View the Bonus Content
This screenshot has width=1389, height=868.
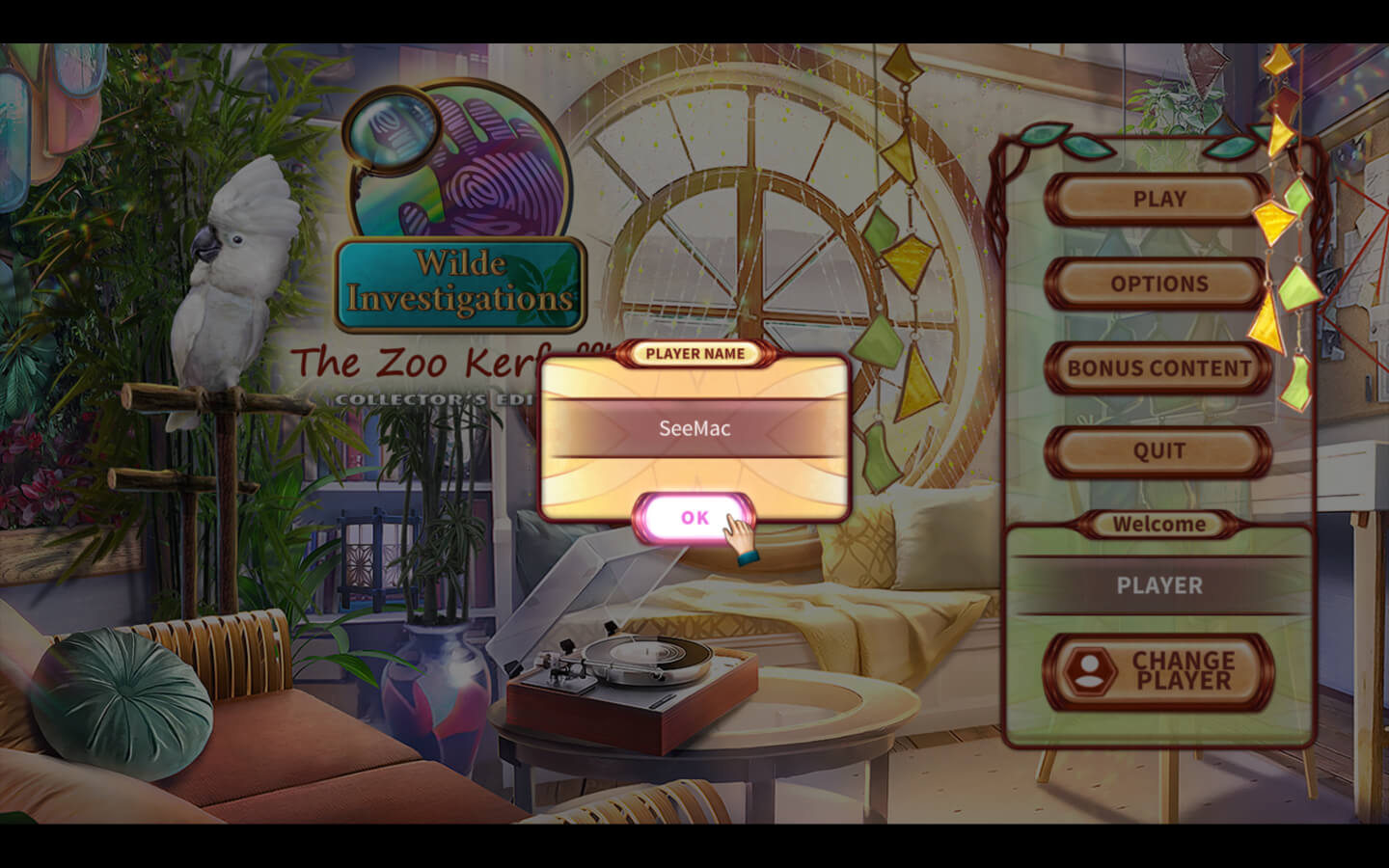pos(1158,367)
